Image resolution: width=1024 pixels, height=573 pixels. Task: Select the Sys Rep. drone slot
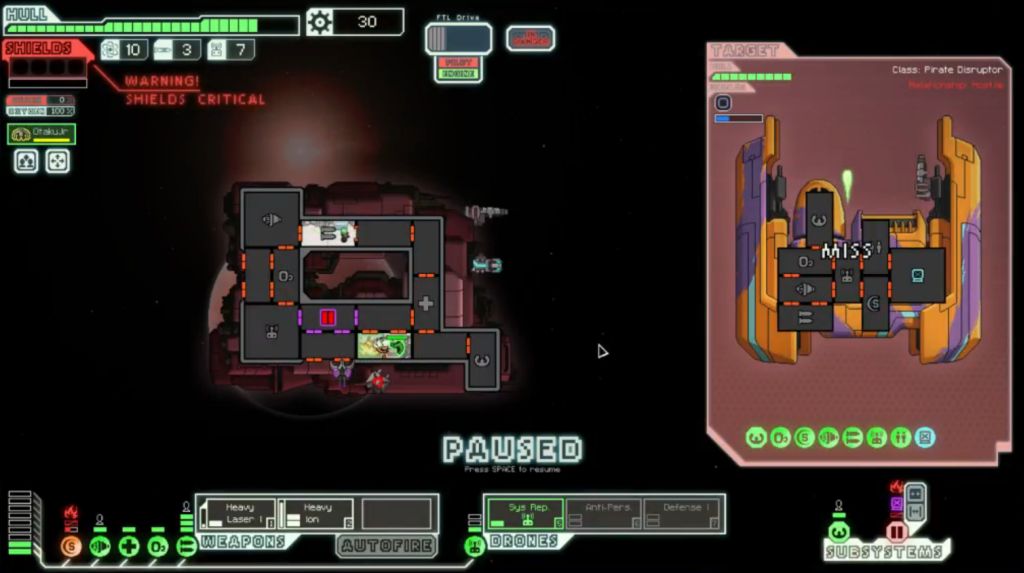pyautogui.click(x=525, y=513)
